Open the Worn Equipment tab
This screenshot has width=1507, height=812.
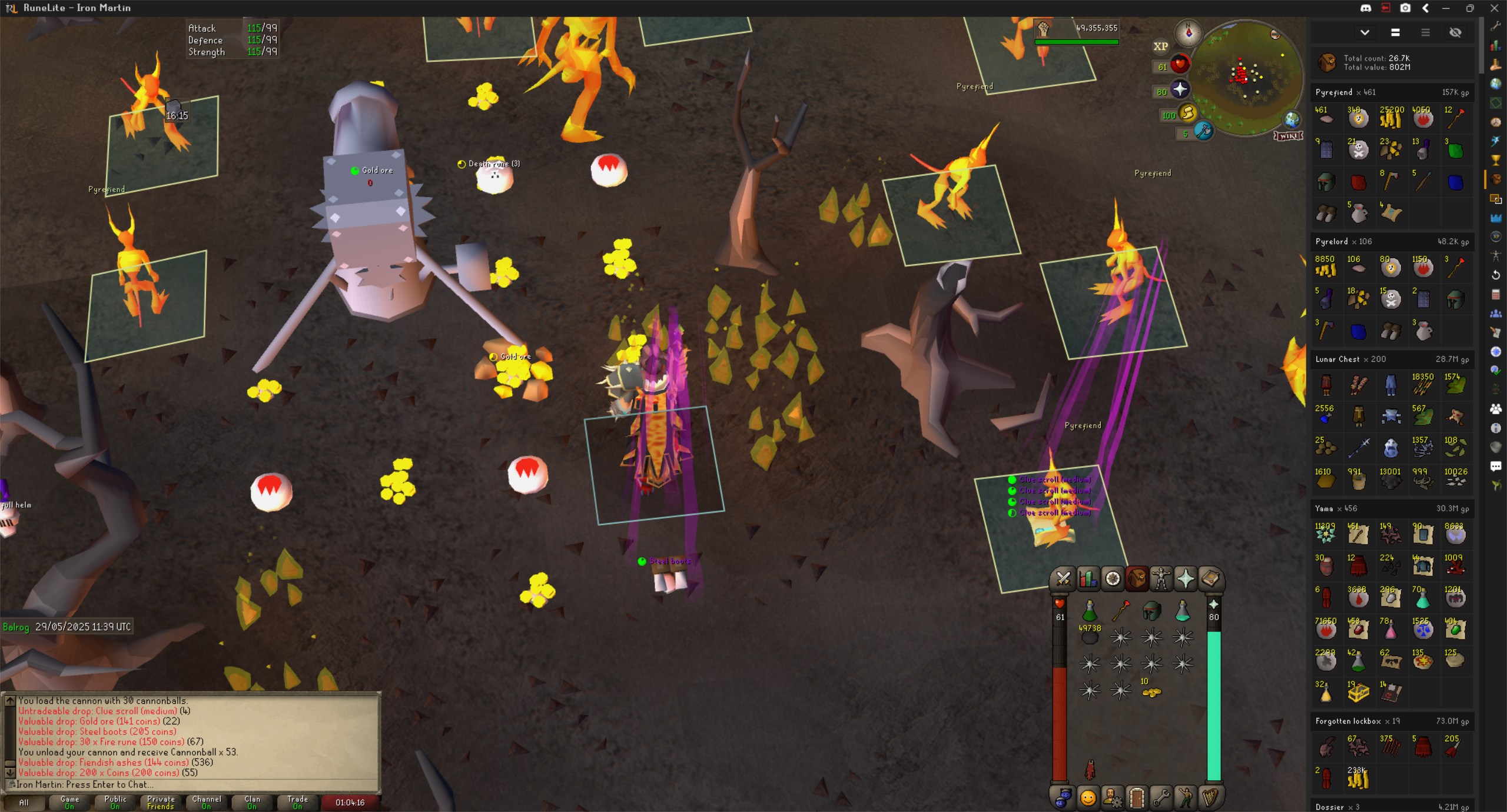1161,579
